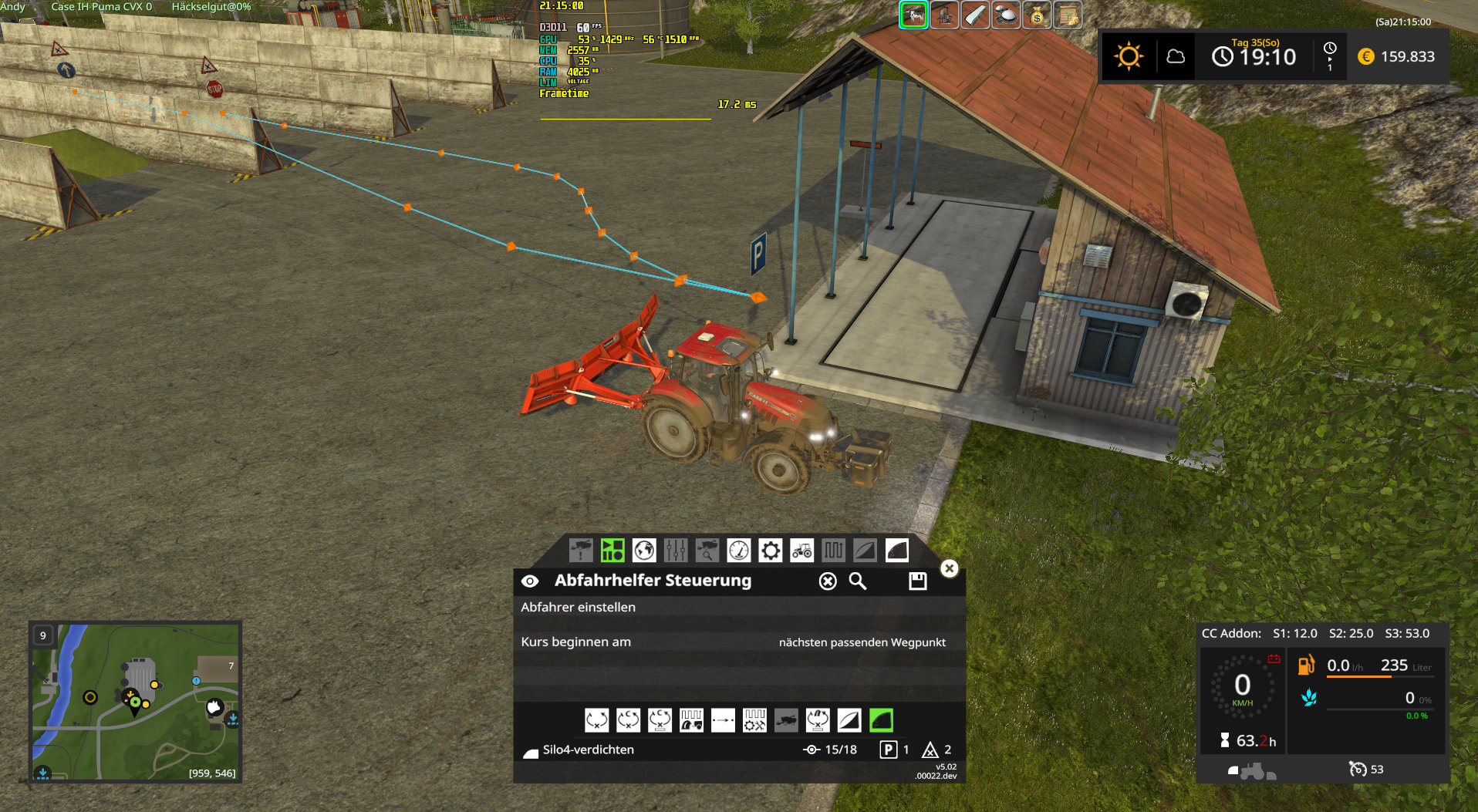Select the field work with tools mode
This screenshot has height=812, width=1478.
[x=754, y=720]
